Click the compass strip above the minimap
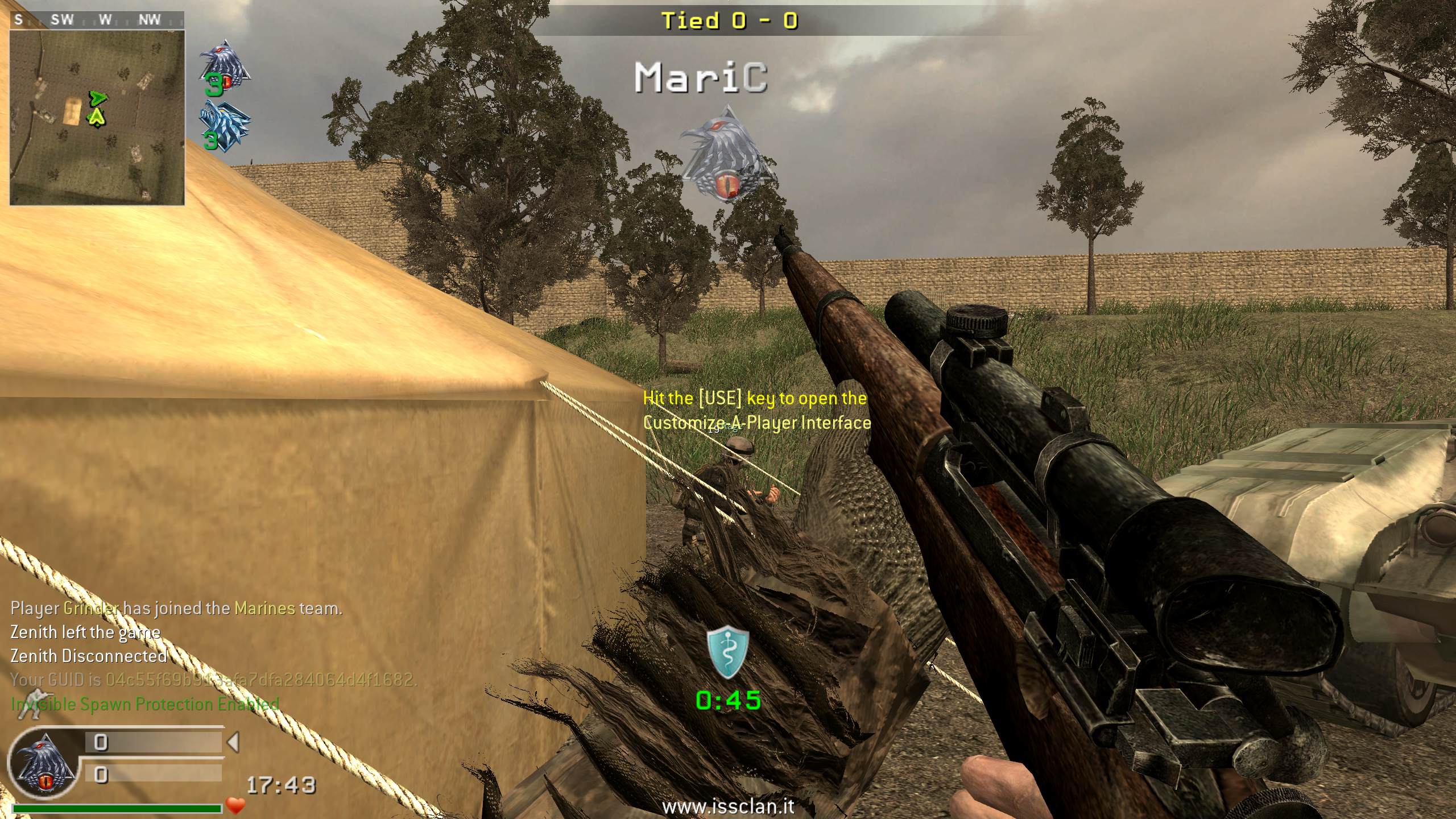Image resolution: width=1456 pixels, height=819 pixels. [97, 20]
